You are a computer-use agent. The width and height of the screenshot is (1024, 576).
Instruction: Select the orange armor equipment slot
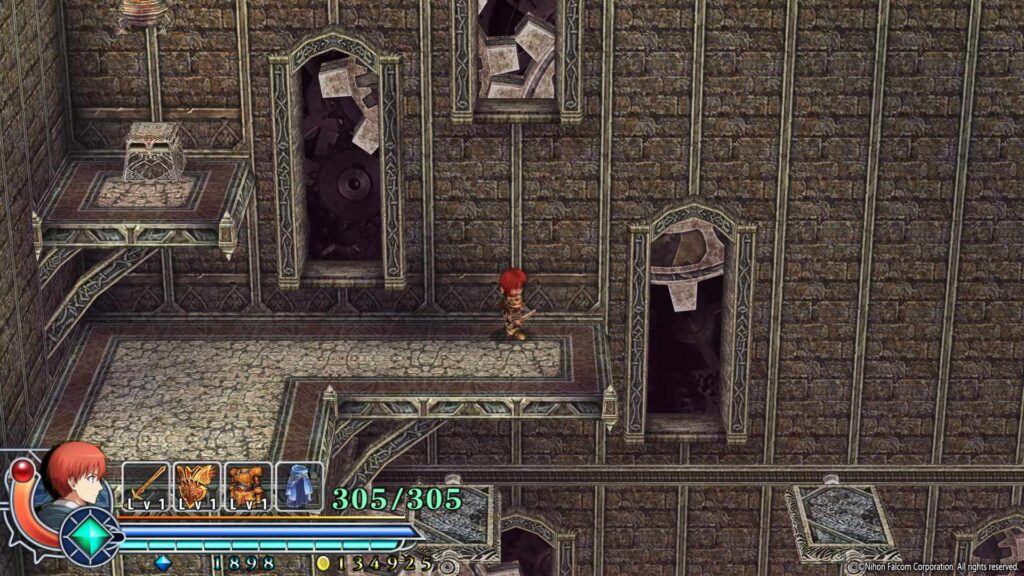(248, 487)
